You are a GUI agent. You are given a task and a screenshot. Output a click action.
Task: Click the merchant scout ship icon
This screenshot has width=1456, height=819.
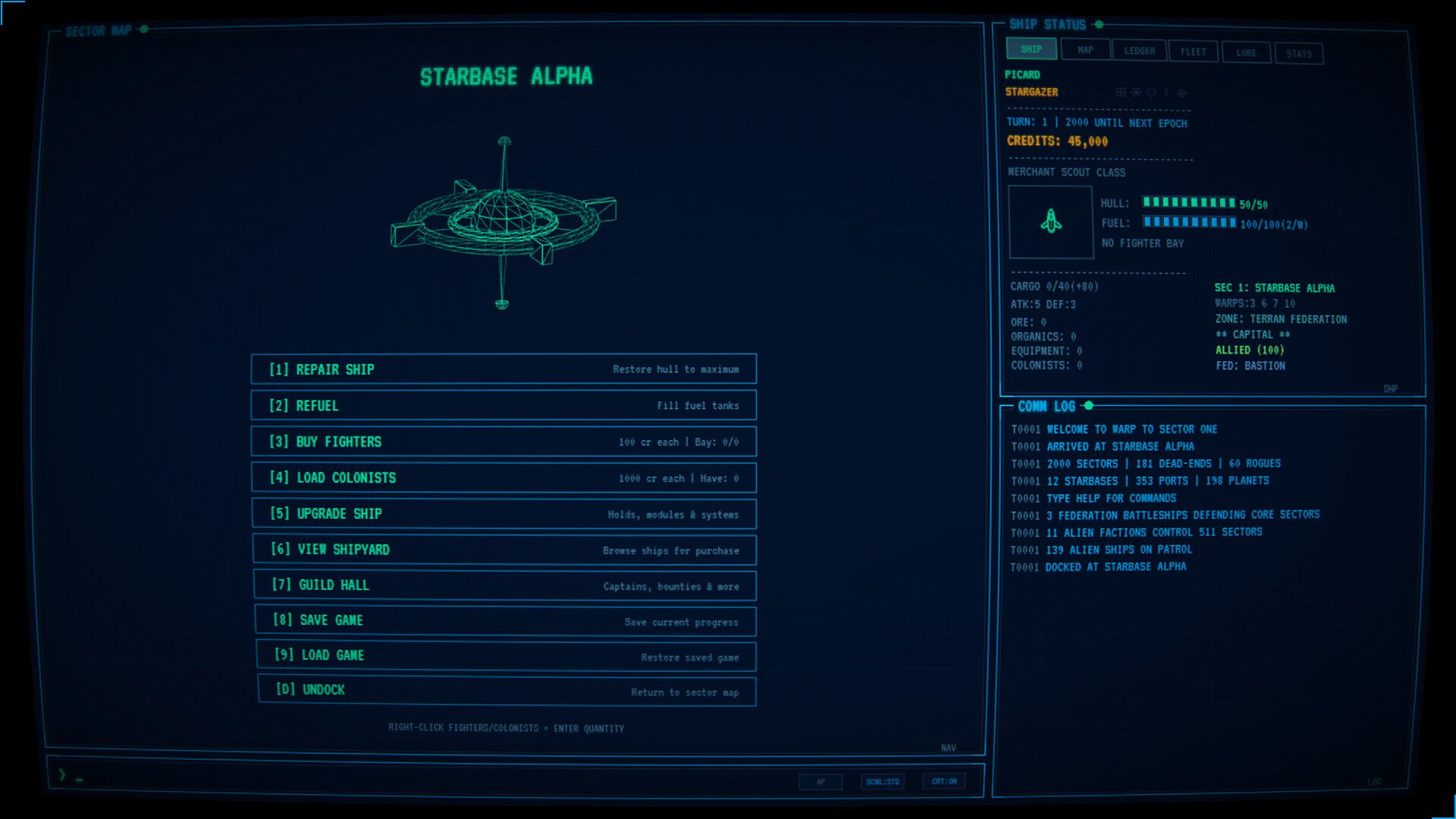pyautogui.click(x=1051, y=222)
